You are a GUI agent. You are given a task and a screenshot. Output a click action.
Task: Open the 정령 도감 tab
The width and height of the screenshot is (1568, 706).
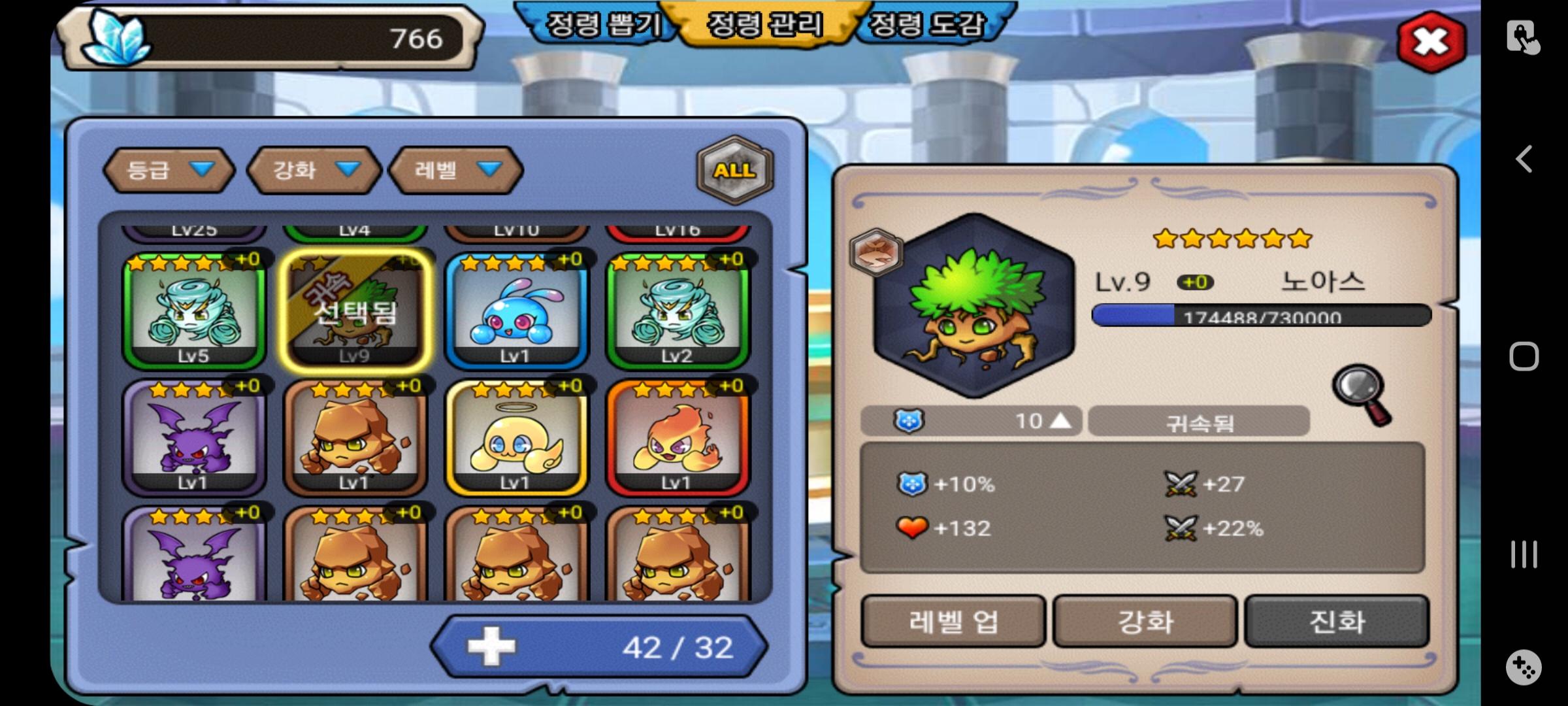pyautogui.click(x=926, y=25)
